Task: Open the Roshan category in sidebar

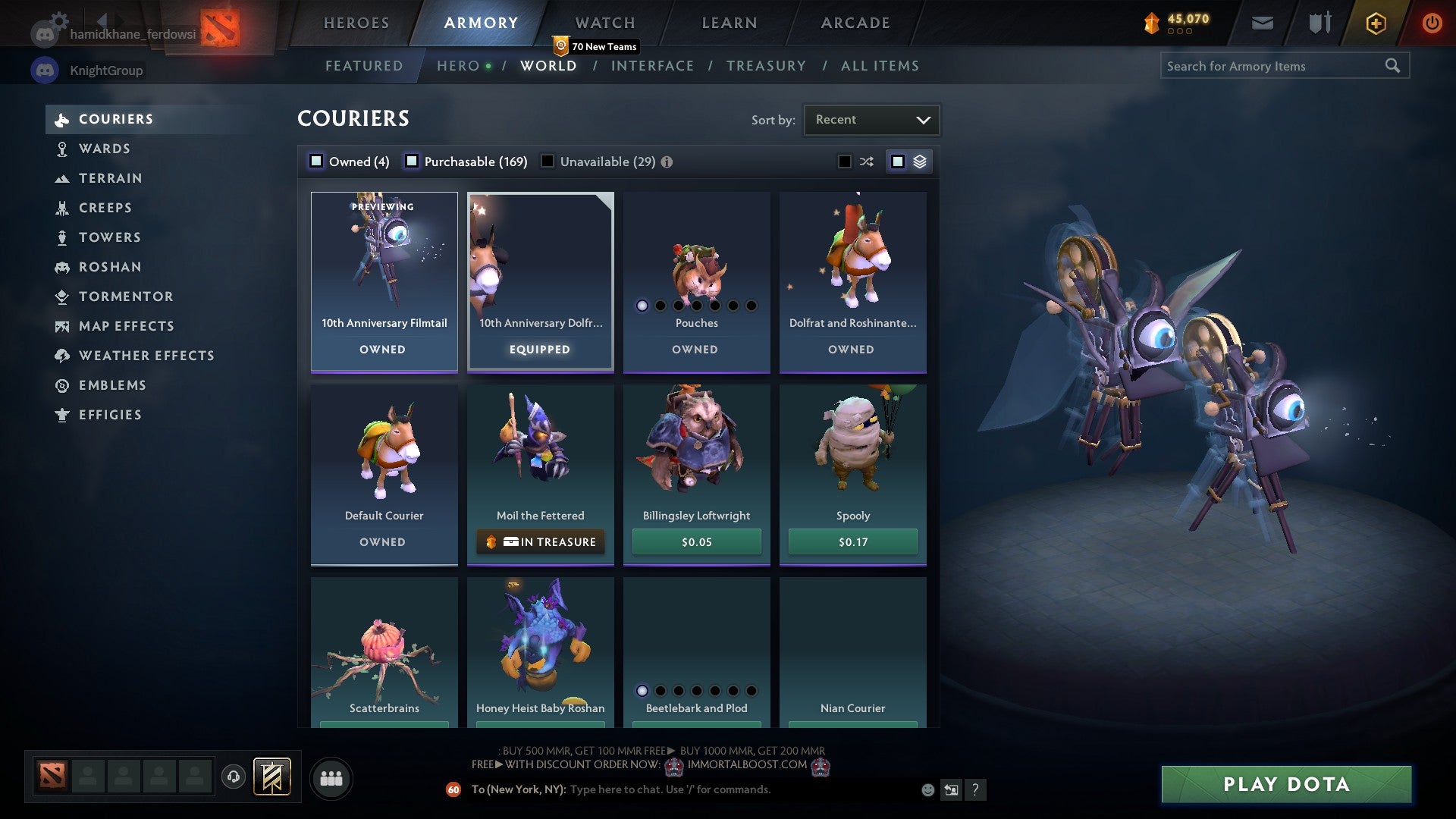Action: [61, 267]
